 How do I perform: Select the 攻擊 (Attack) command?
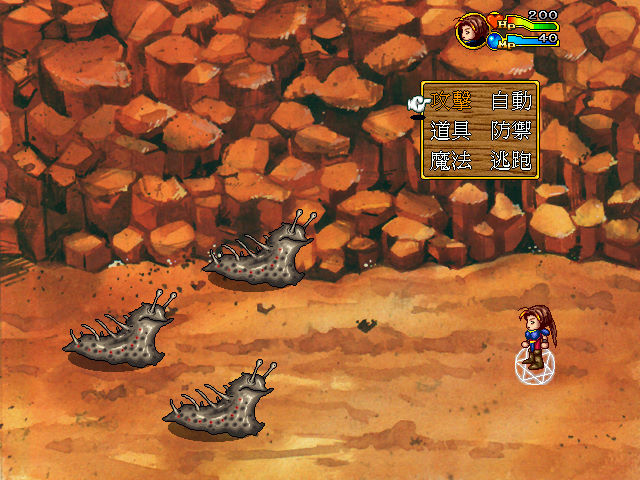(x=451, y=101)
